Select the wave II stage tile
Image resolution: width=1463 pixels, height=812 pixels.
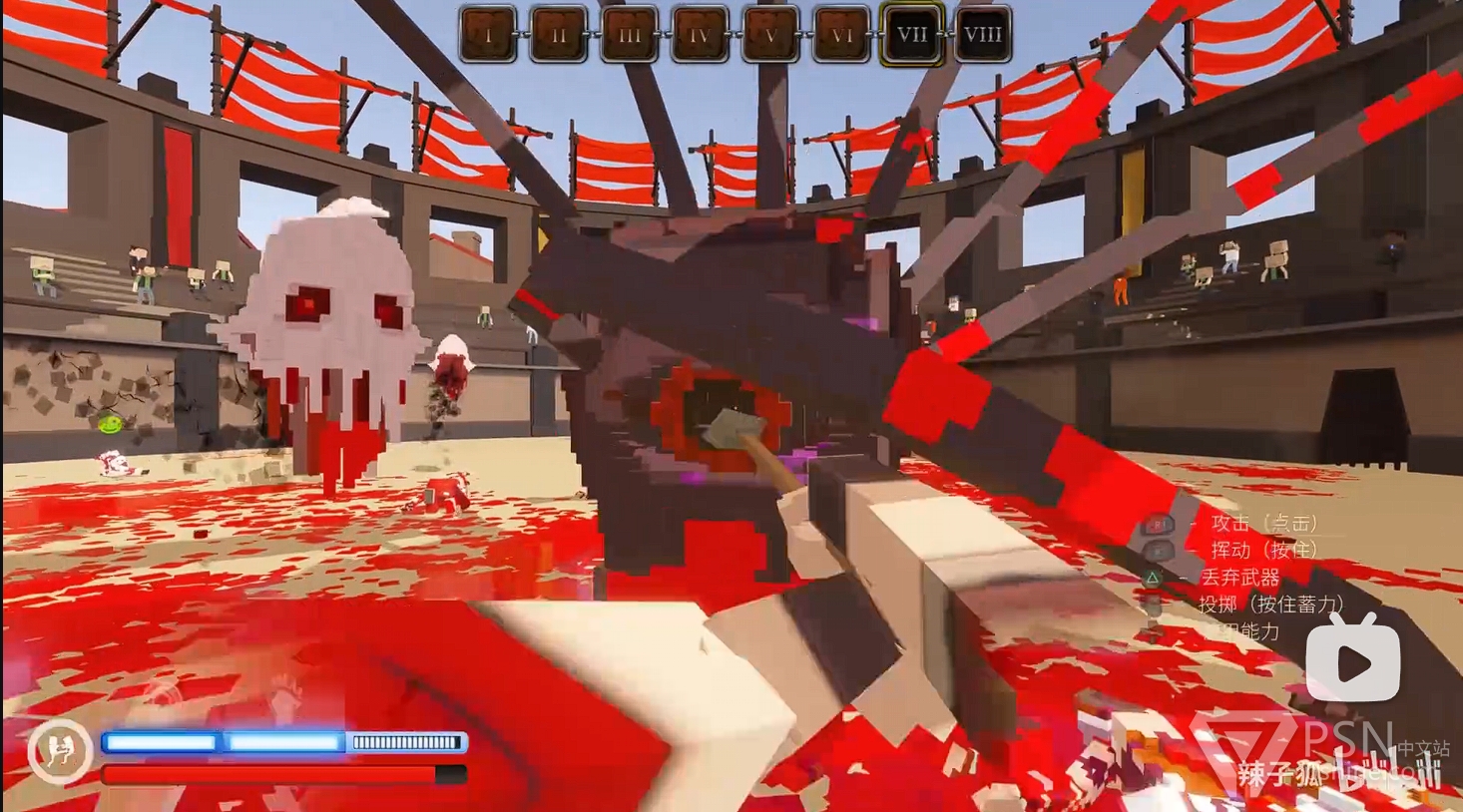559,34
